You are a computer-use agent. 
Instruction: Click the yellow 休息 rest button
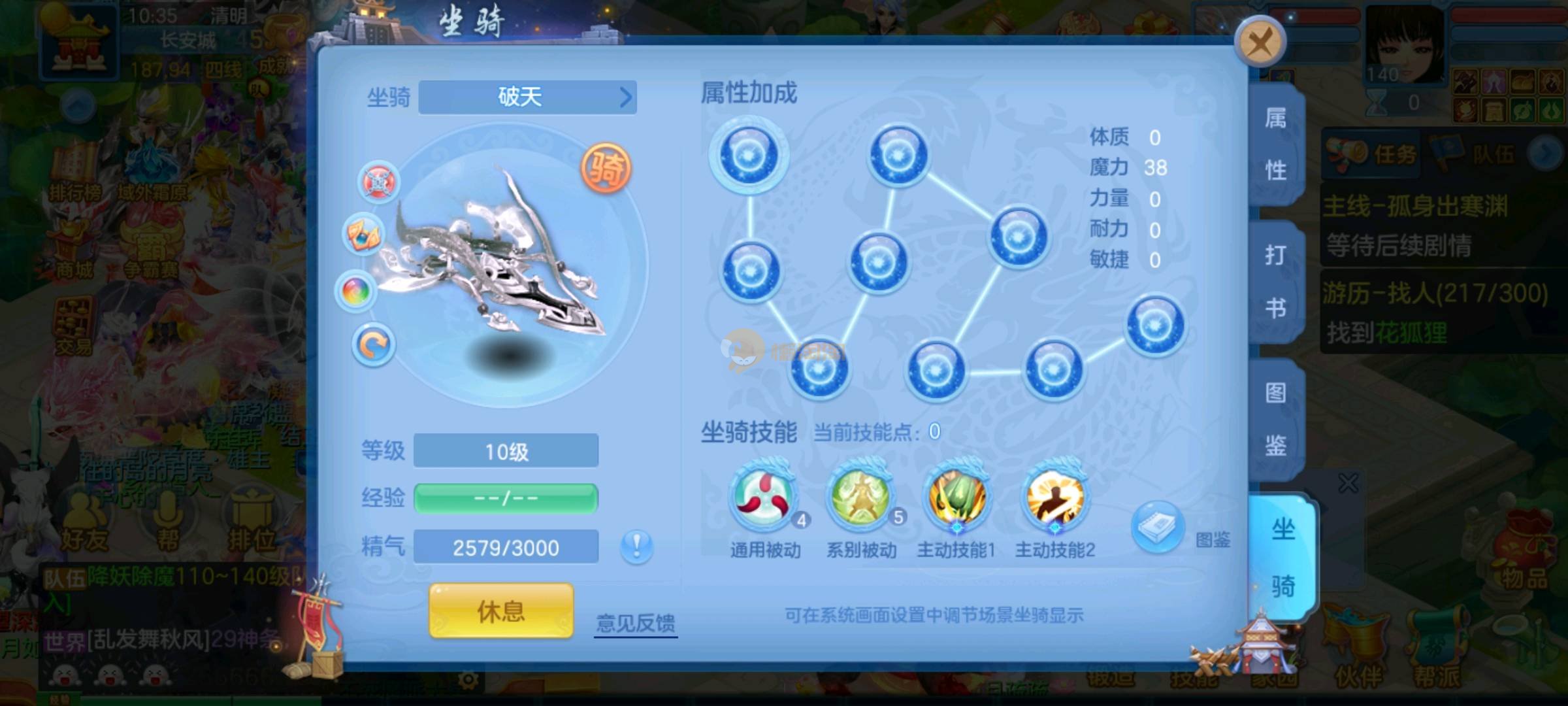coord(501,611)
